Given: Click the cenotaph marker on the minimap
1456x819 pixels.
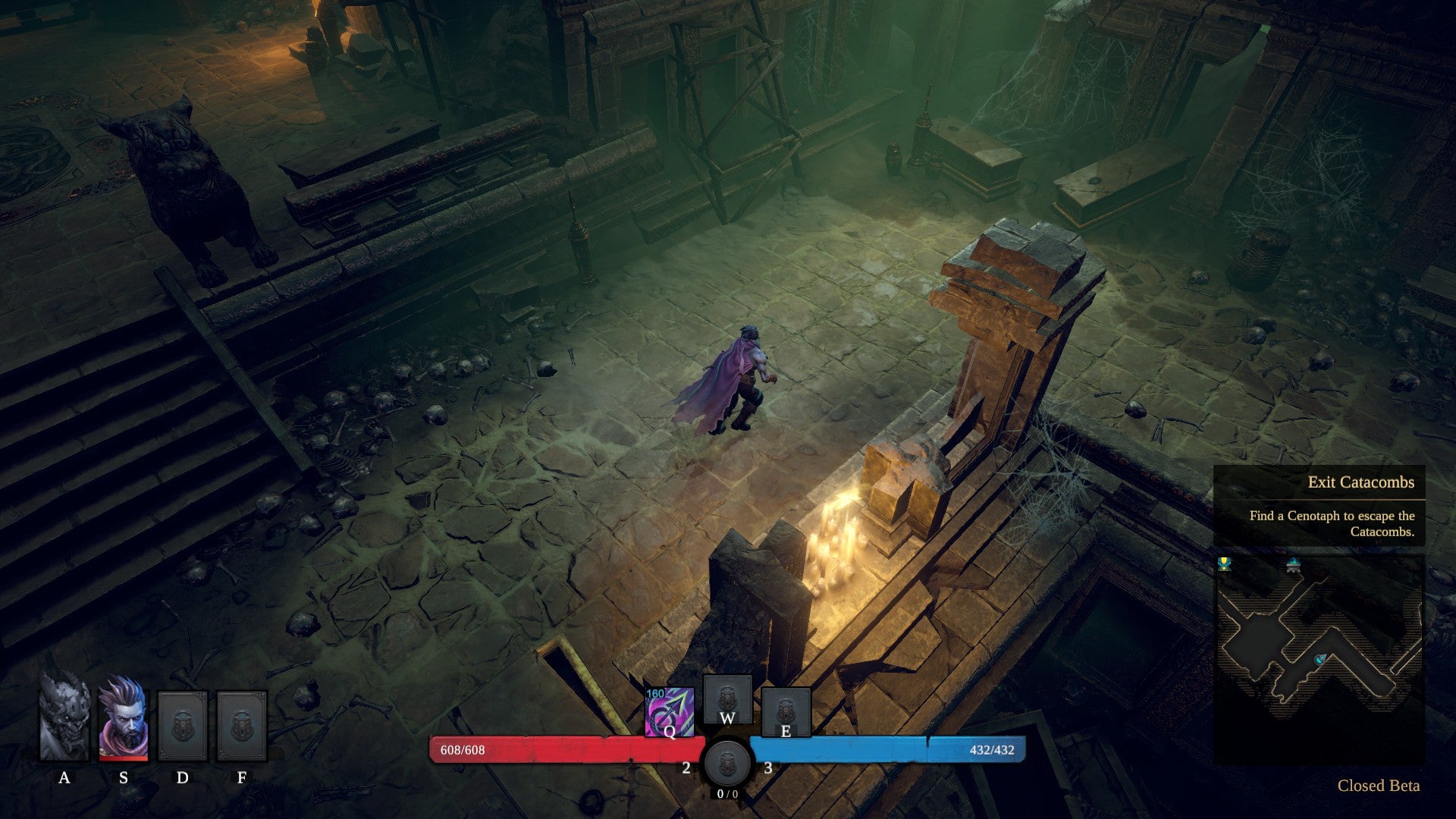Looking at the screenshot, I should tap(1294, 564).
